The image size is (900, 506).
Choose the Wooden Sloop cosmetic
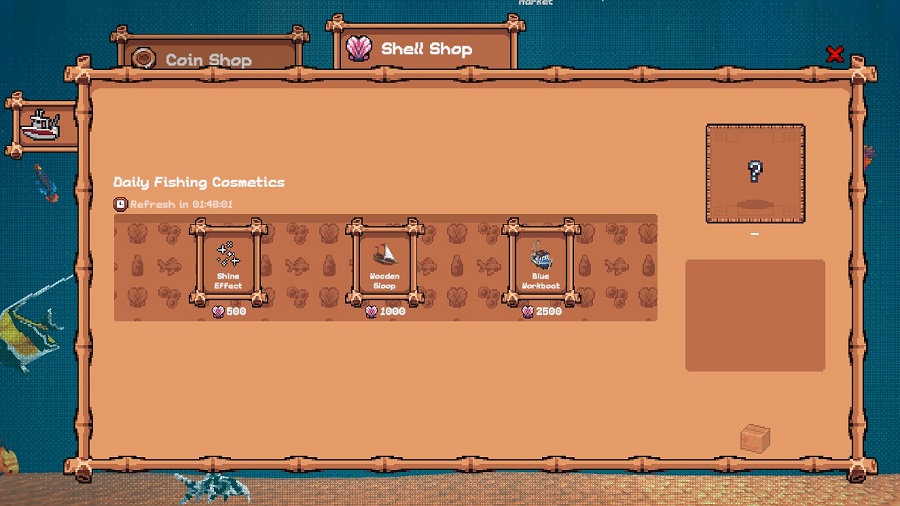click(x=384, y=264)
